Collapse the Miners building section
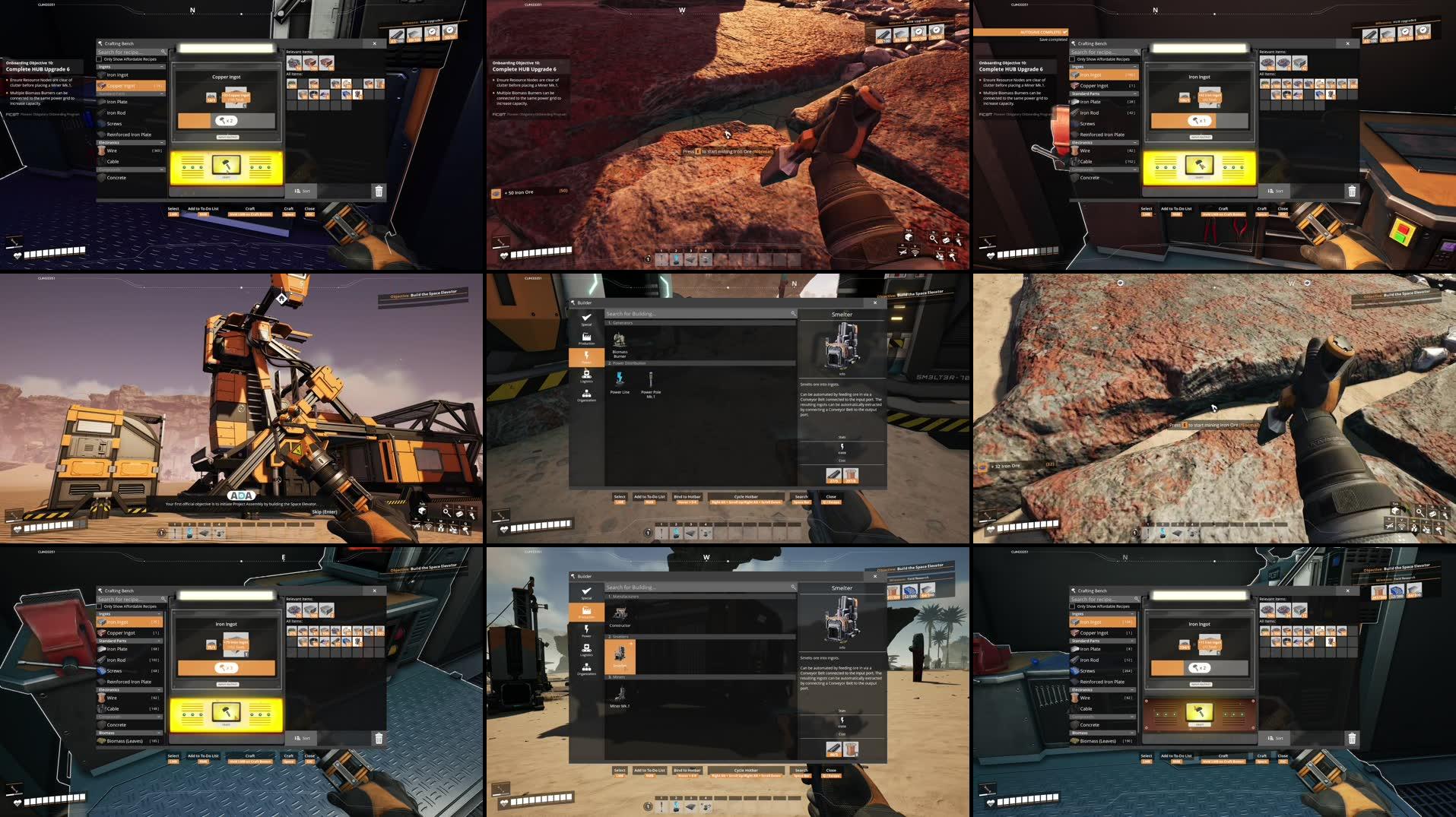The image size is (1456, 817). 699,677
